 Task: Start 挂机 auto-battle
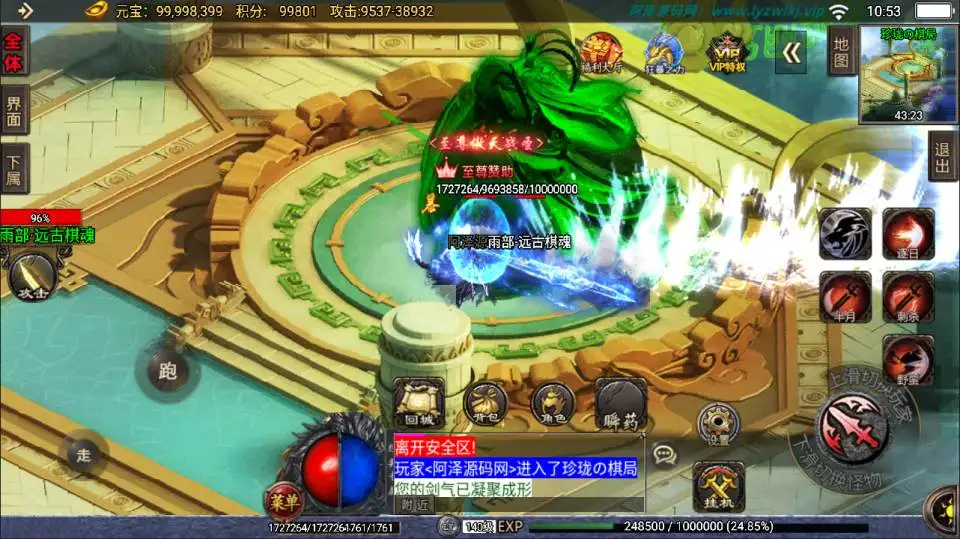(x=719, y=485)
